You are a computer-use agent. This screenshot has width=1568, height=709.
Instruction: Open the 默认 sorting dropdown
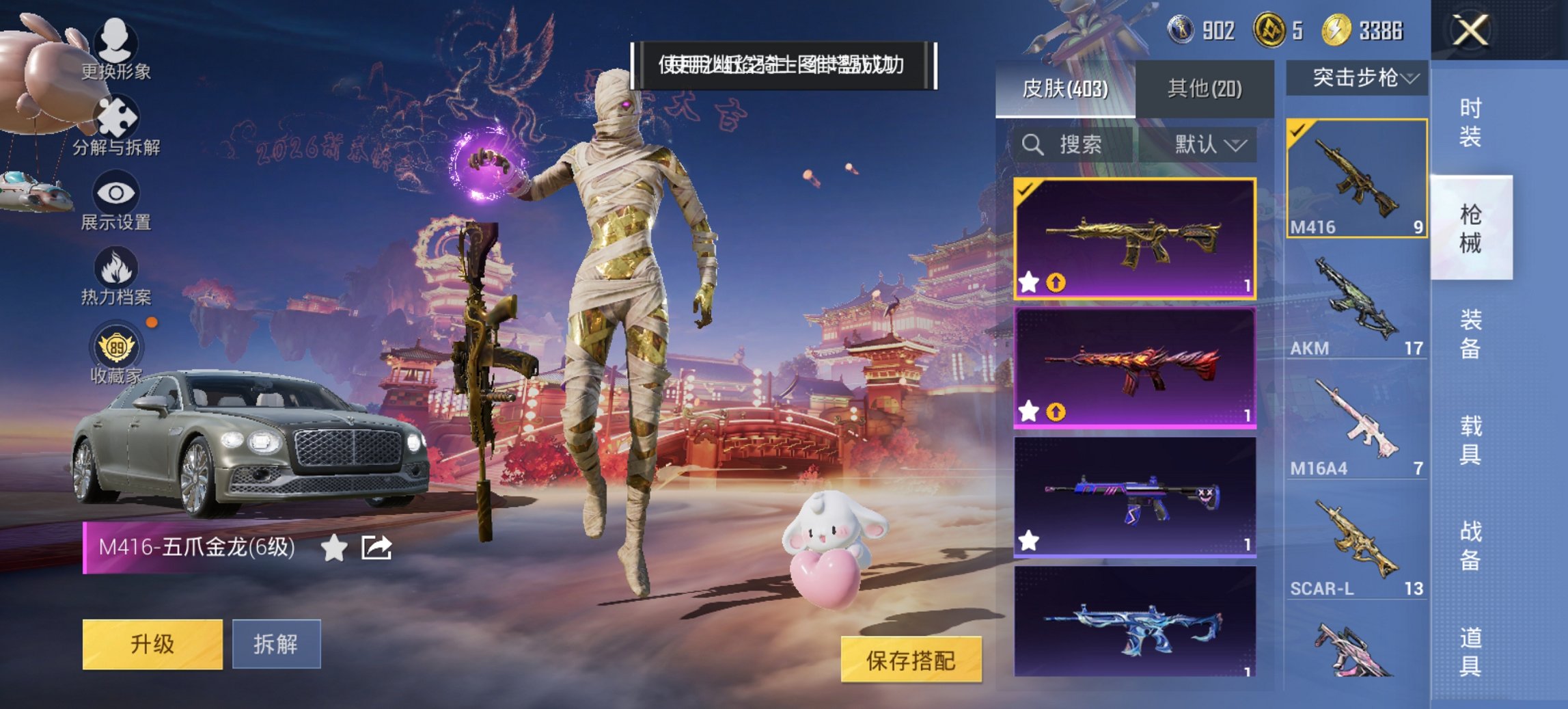(1211, 146)
